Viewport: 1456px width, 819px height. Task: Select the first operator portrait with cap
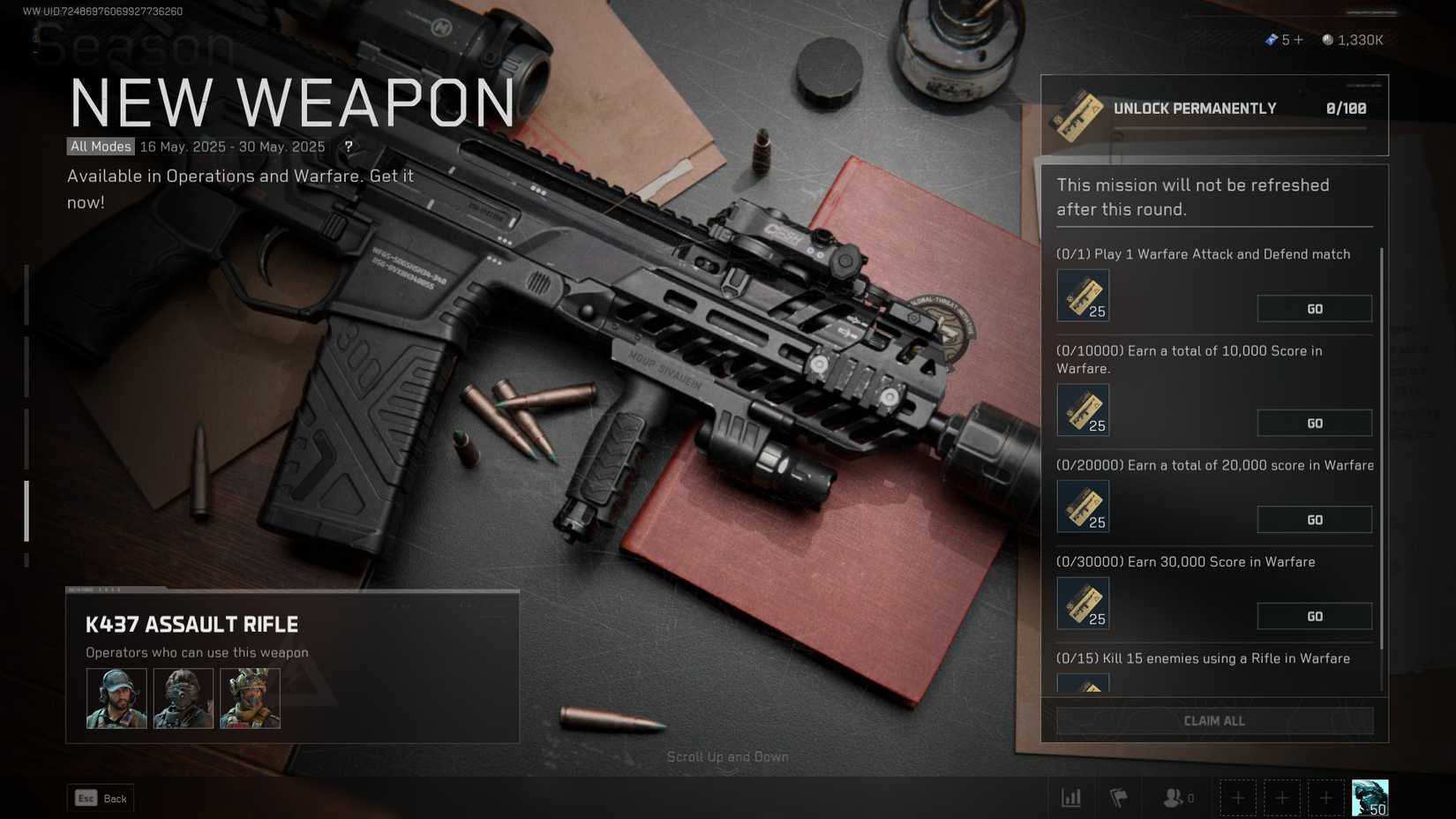[116, 697]
